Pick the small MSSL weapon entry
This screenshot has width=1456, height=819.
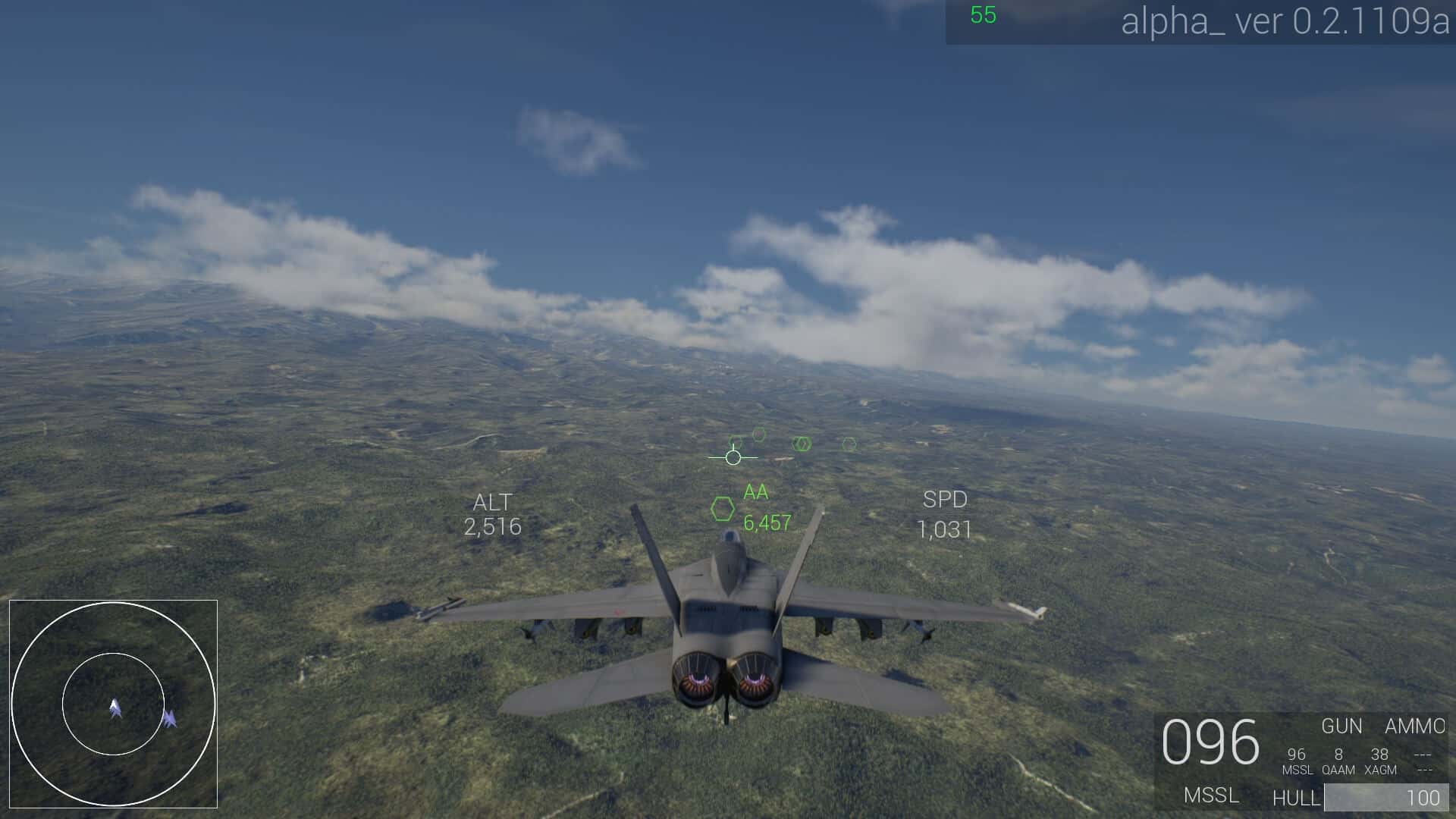[x=1297, y=761]
